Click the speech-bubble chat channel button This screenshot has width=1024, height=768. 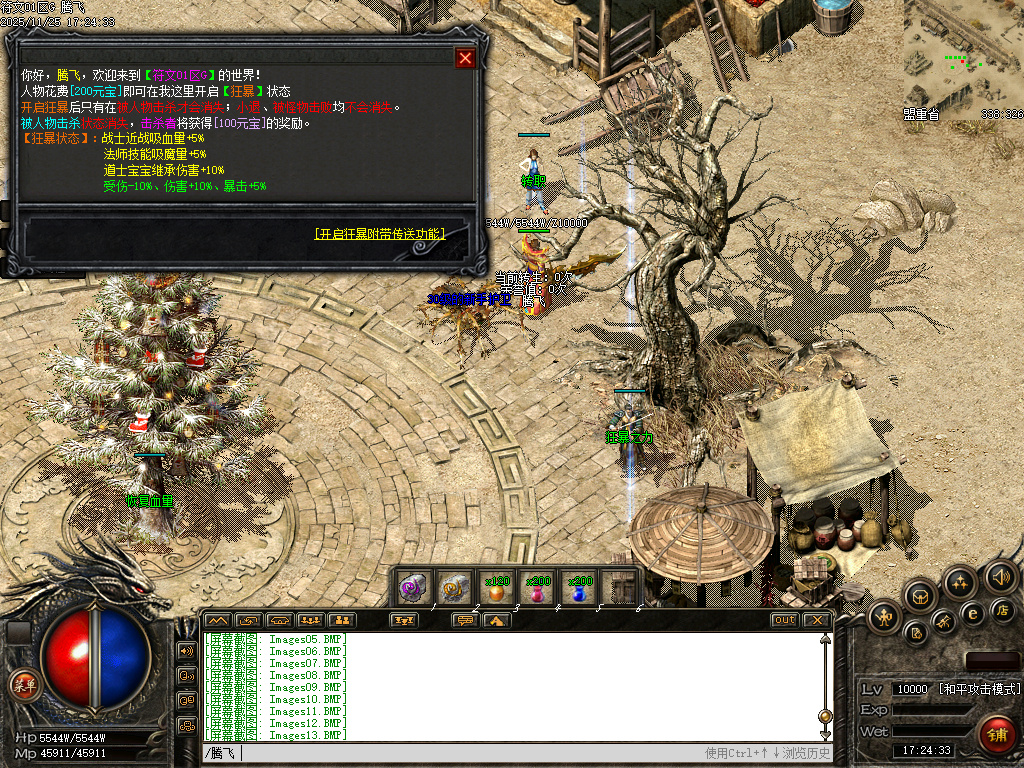pyautogui.click(x=465, y=620)
